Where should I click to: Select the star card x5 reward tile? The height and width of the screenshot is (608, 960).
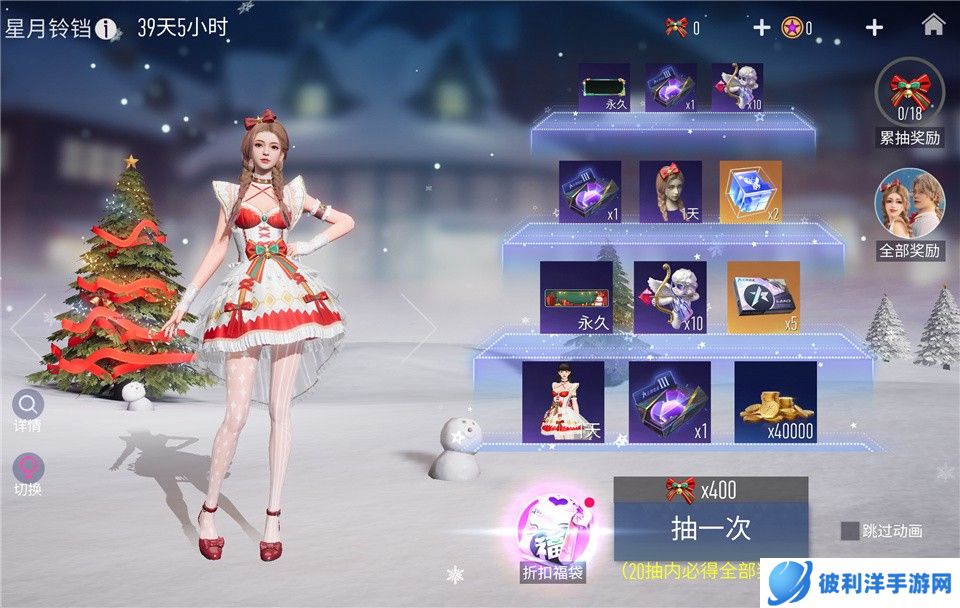tap(763, 297)
